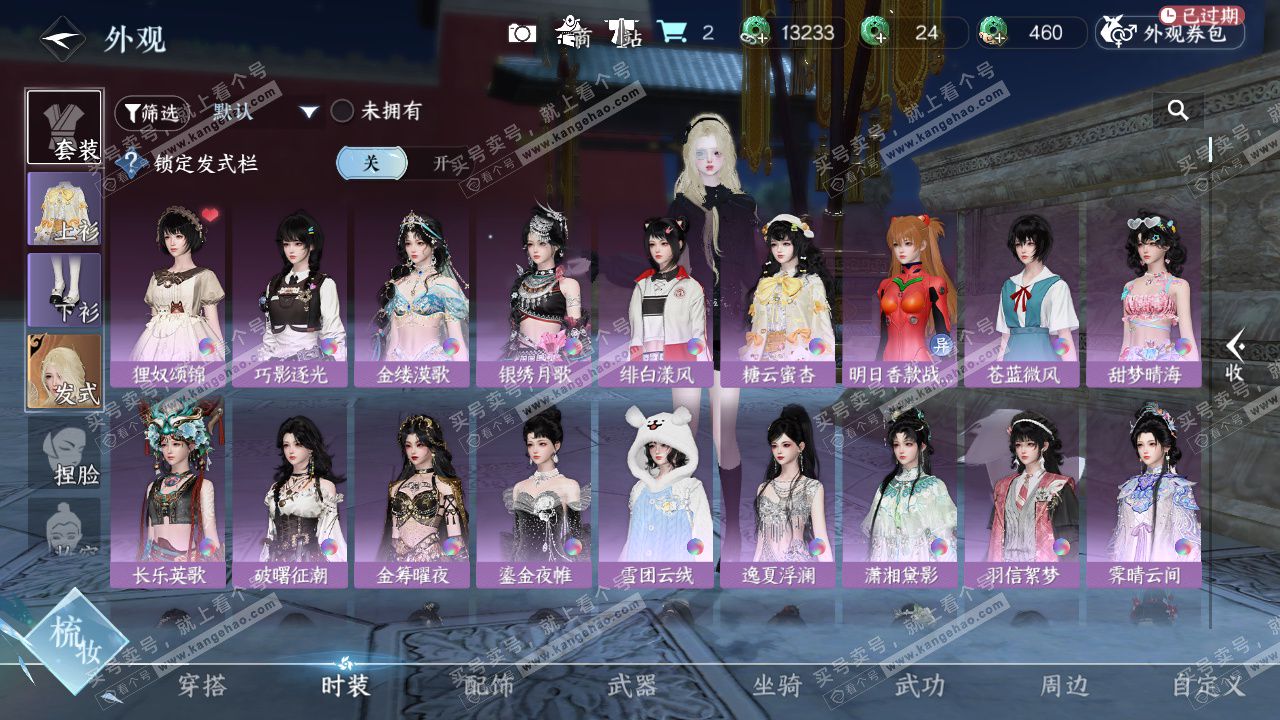This screenshot has height=720, width=1280.
Task: Choose the 下衫 category tab
Action: 64,289
